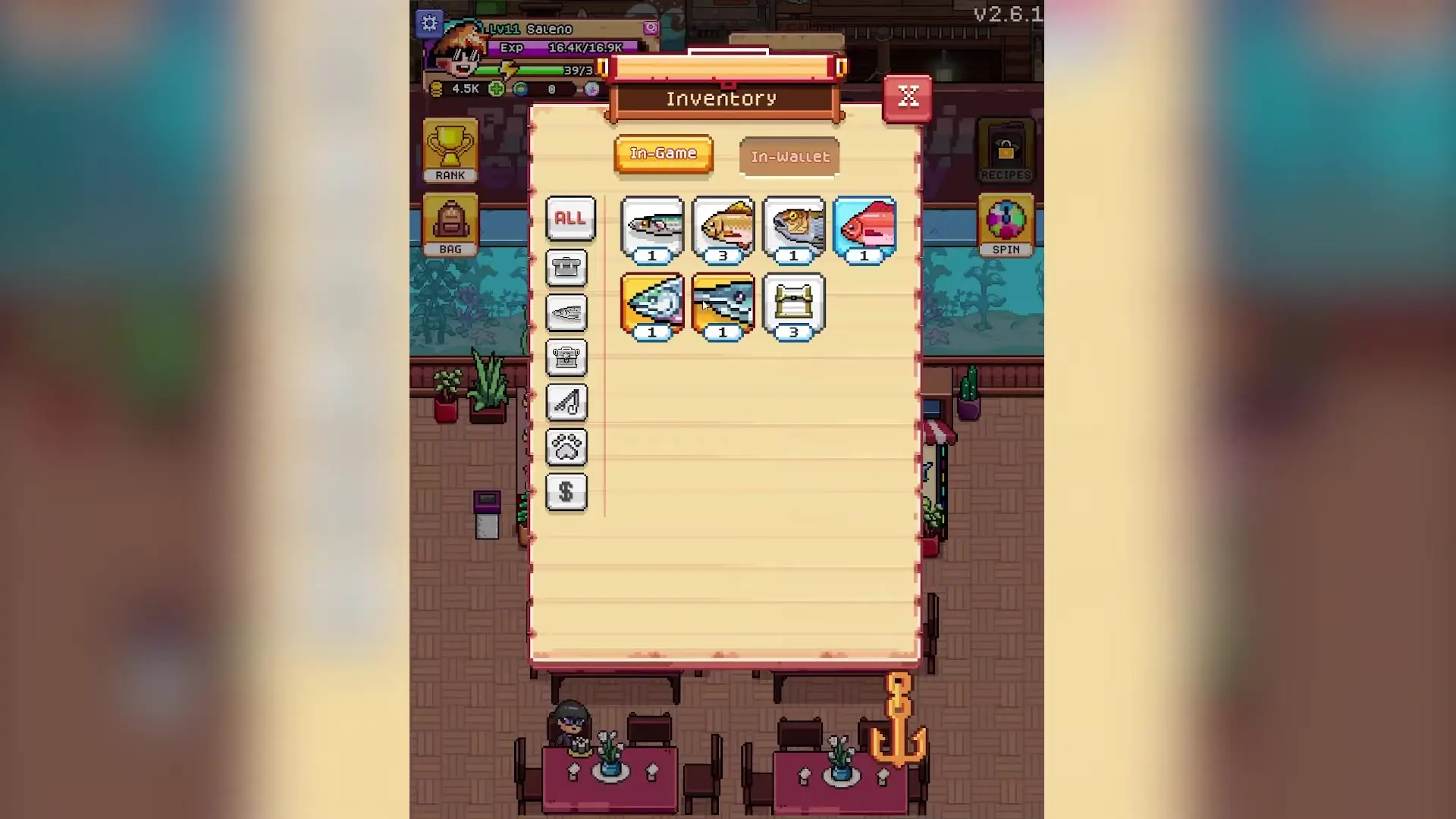Screen dimensions: 1456x819
Task: Open the RANK trophy leaderboard
Action: [x=450, y=149]
